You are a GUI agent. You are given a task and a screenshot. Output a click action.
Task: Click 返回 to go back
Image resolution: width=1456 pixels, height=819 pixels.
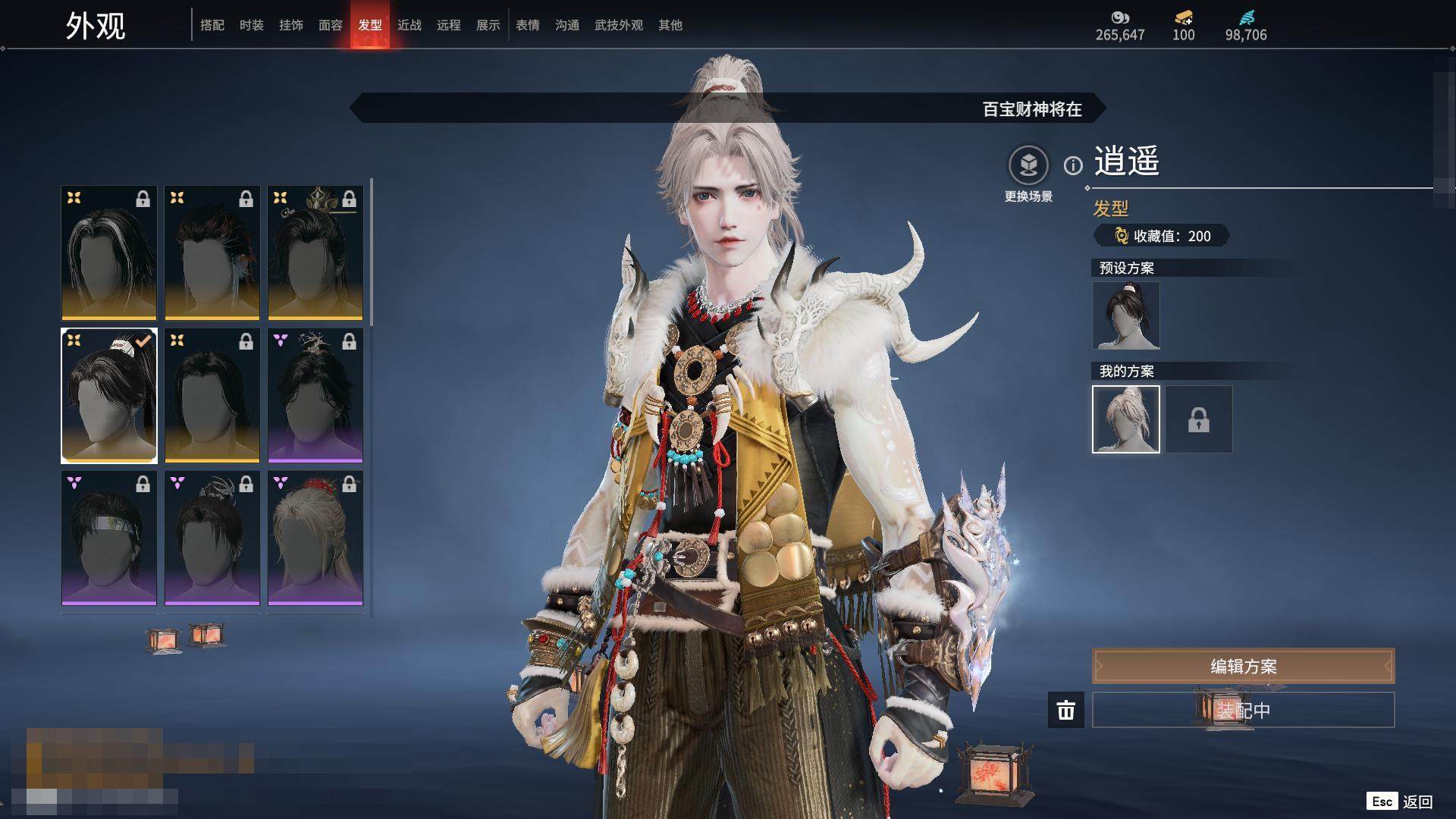pyautogui.click(x=1417, y=802)
